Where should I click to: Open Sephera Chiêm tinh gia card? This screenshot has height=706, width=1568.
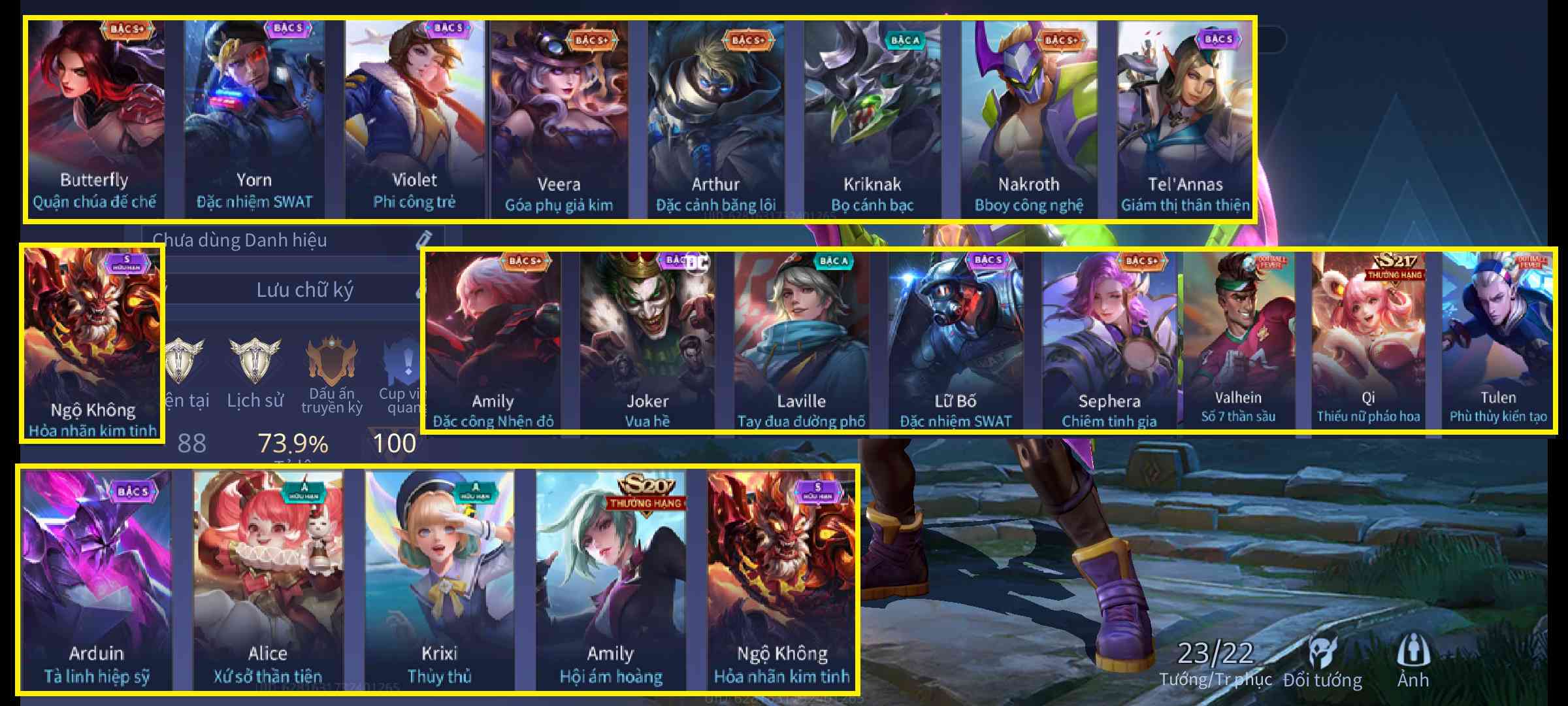1109,340
